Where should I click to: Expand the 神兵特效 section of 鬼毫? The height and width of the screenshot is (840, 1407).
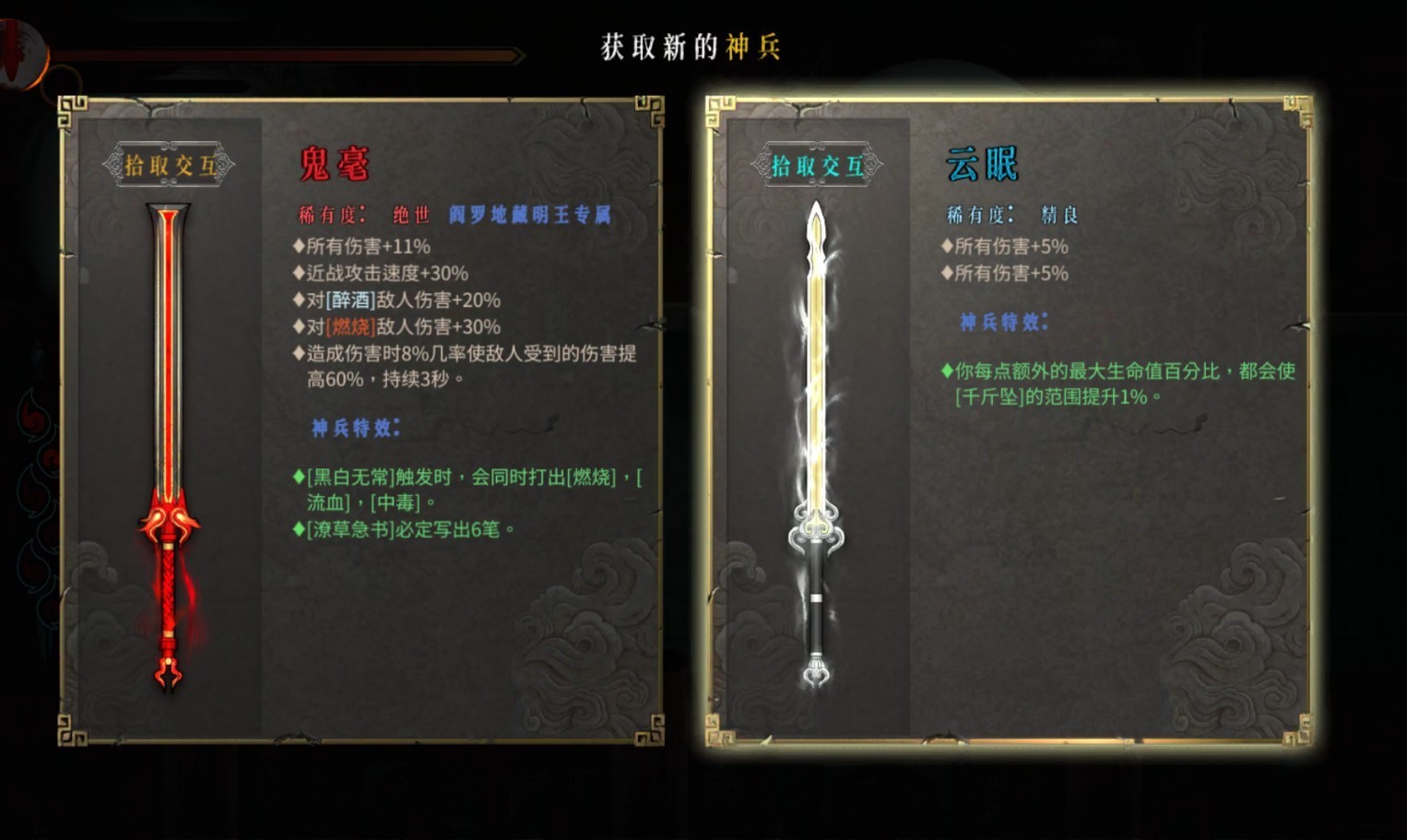click(354, 427)
